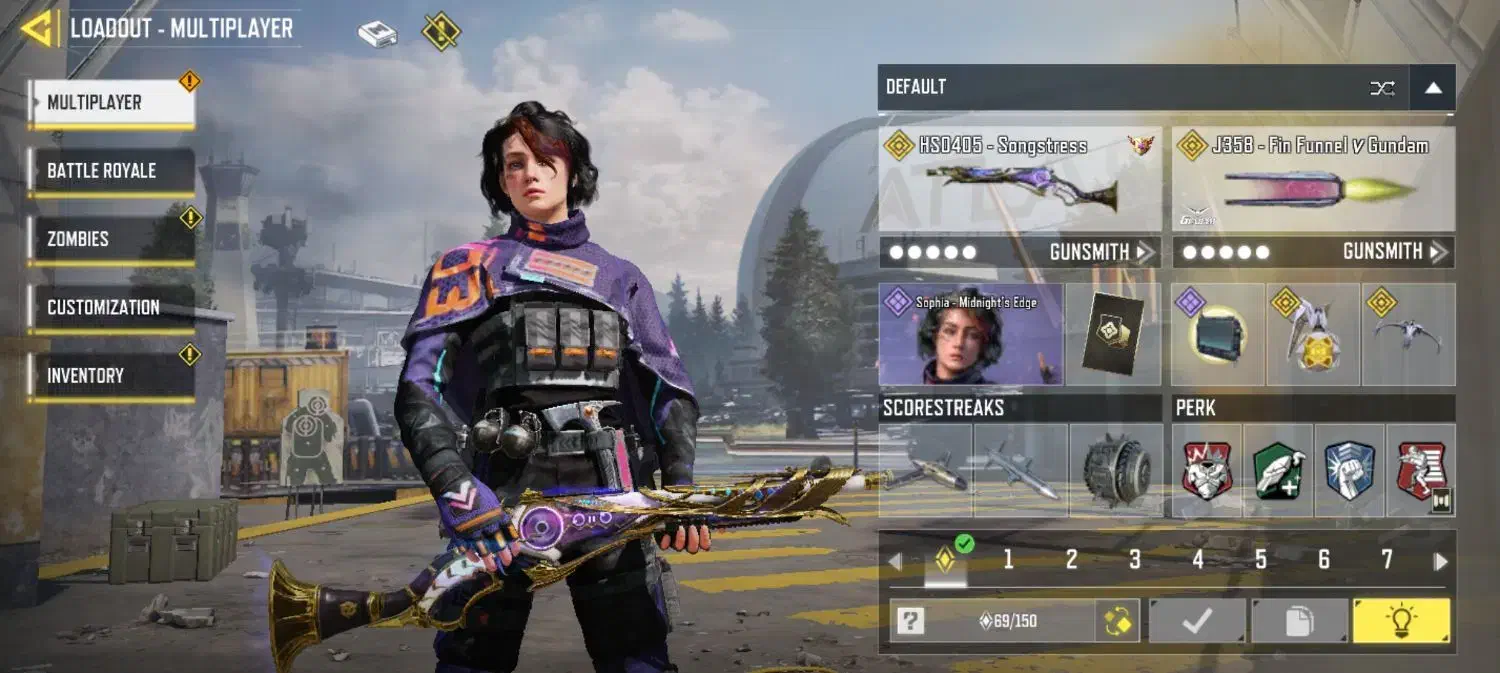Click the yellow lightbulb button
Image resolution: width=1500 pixels, height=673 pixels.
pos(1401,621)
